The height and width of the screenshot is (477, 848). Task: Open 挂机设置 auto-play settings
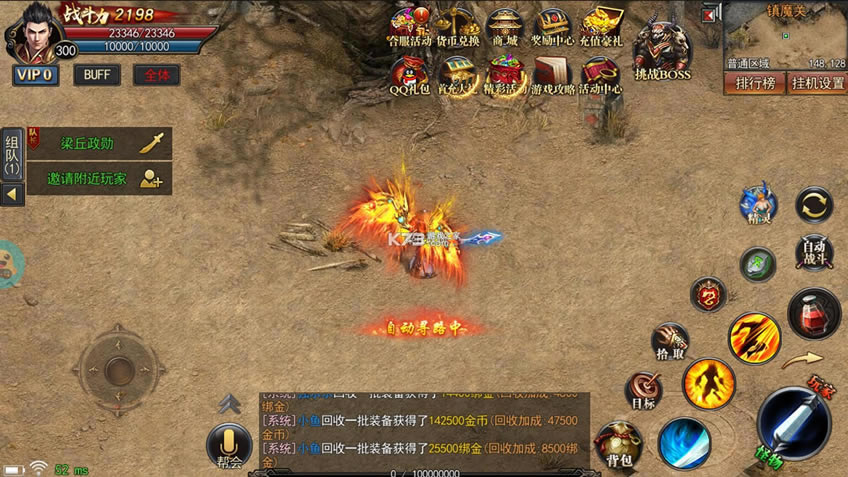coord(817,83)
